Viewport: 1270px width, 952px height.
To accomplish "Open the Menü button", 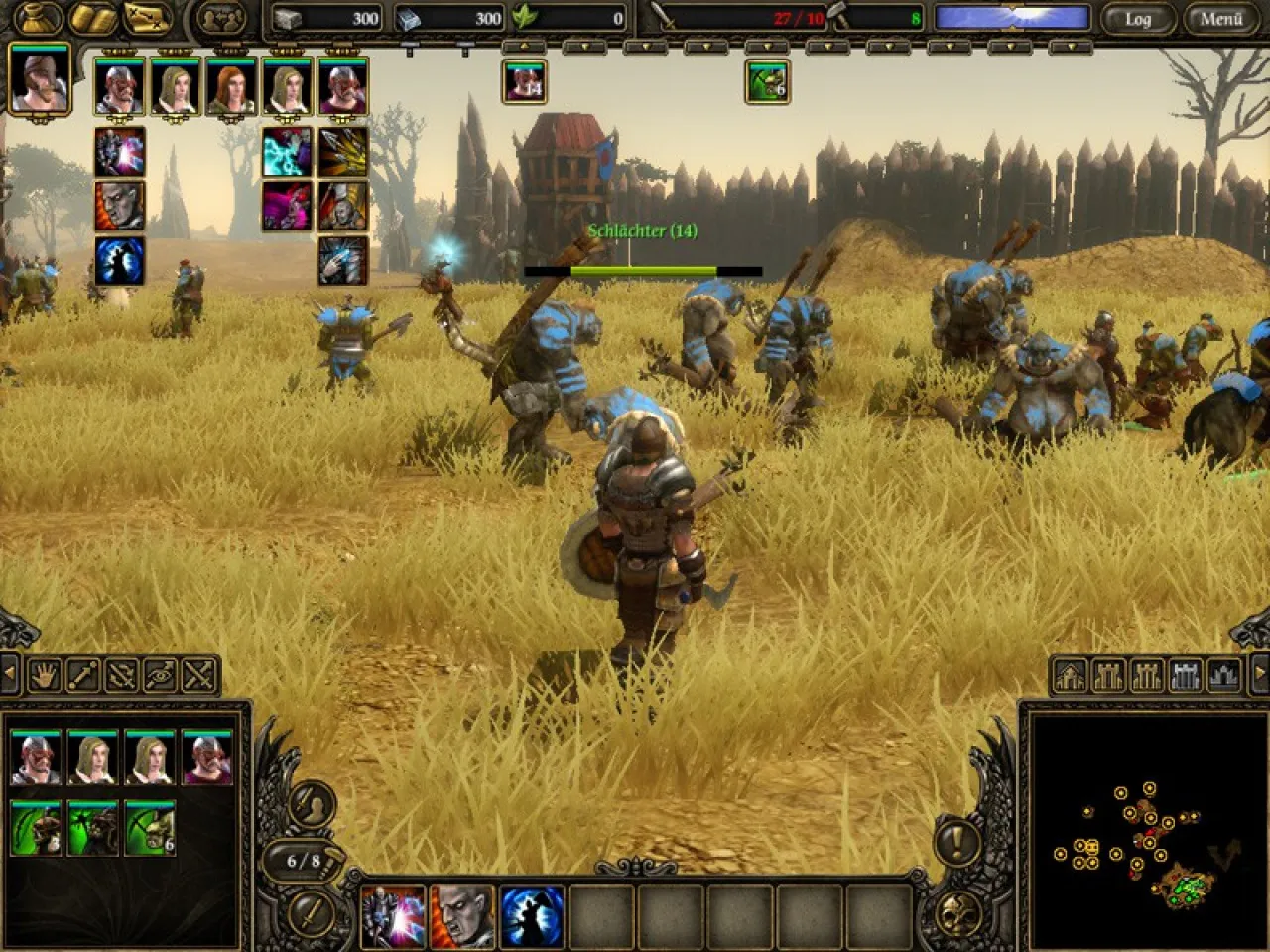I will pyautogui.click(x=1220, y=19).
